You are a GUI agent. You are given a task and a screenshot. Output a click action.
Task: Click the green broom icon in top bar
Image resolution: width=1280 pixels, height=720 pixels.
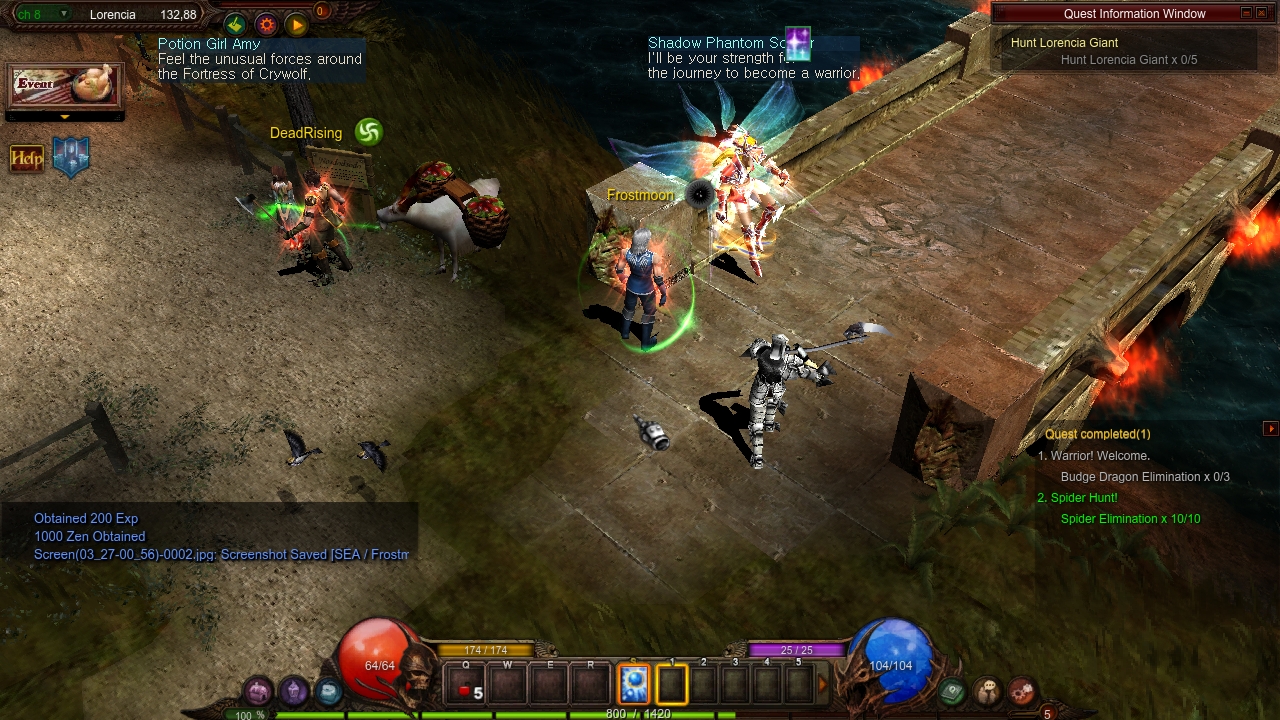[x=235, y=24]
